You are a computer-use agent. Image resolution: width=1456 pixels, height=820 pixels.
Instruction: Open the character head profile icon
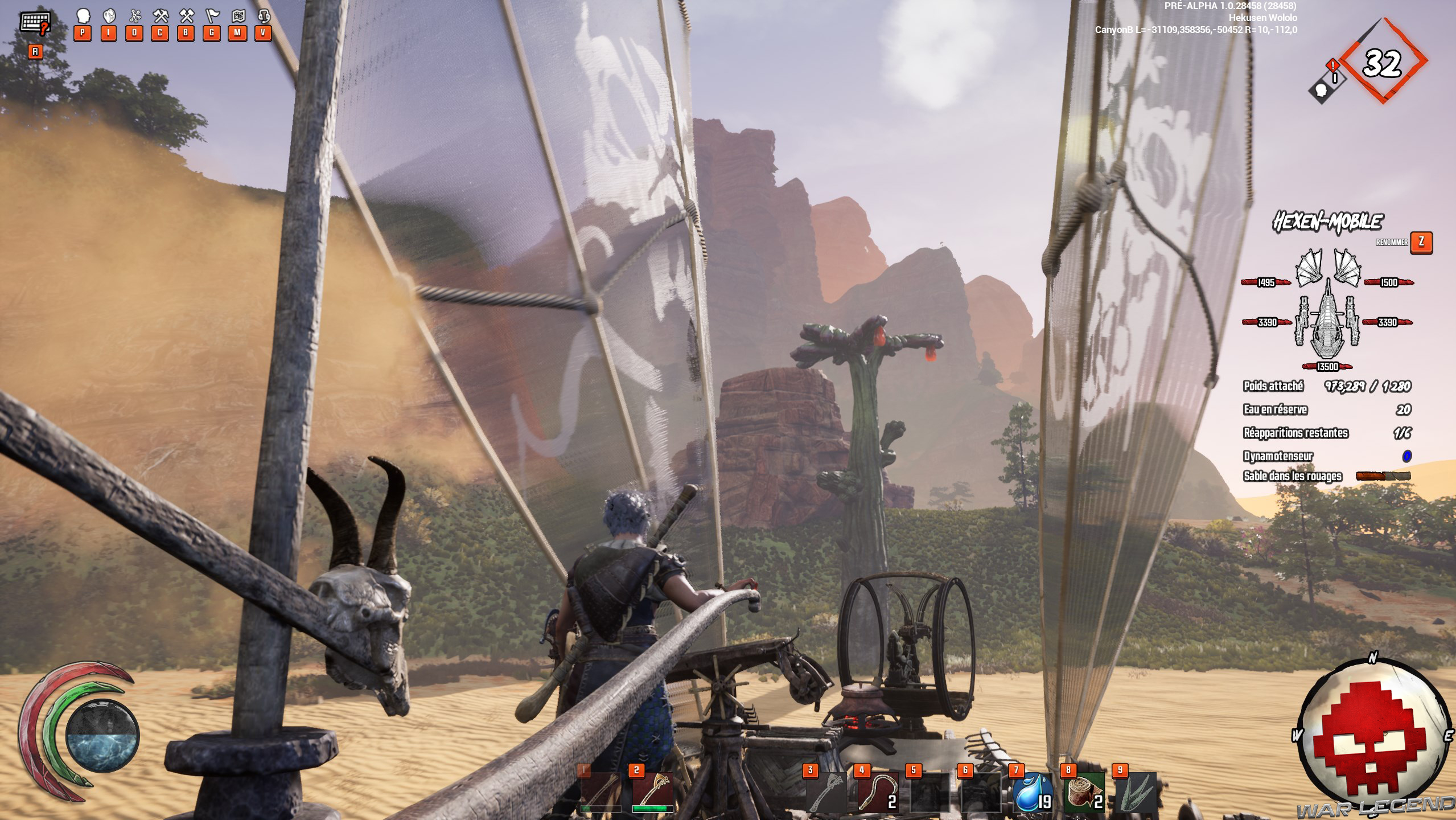pyautogui.click(x=83, y=16)
